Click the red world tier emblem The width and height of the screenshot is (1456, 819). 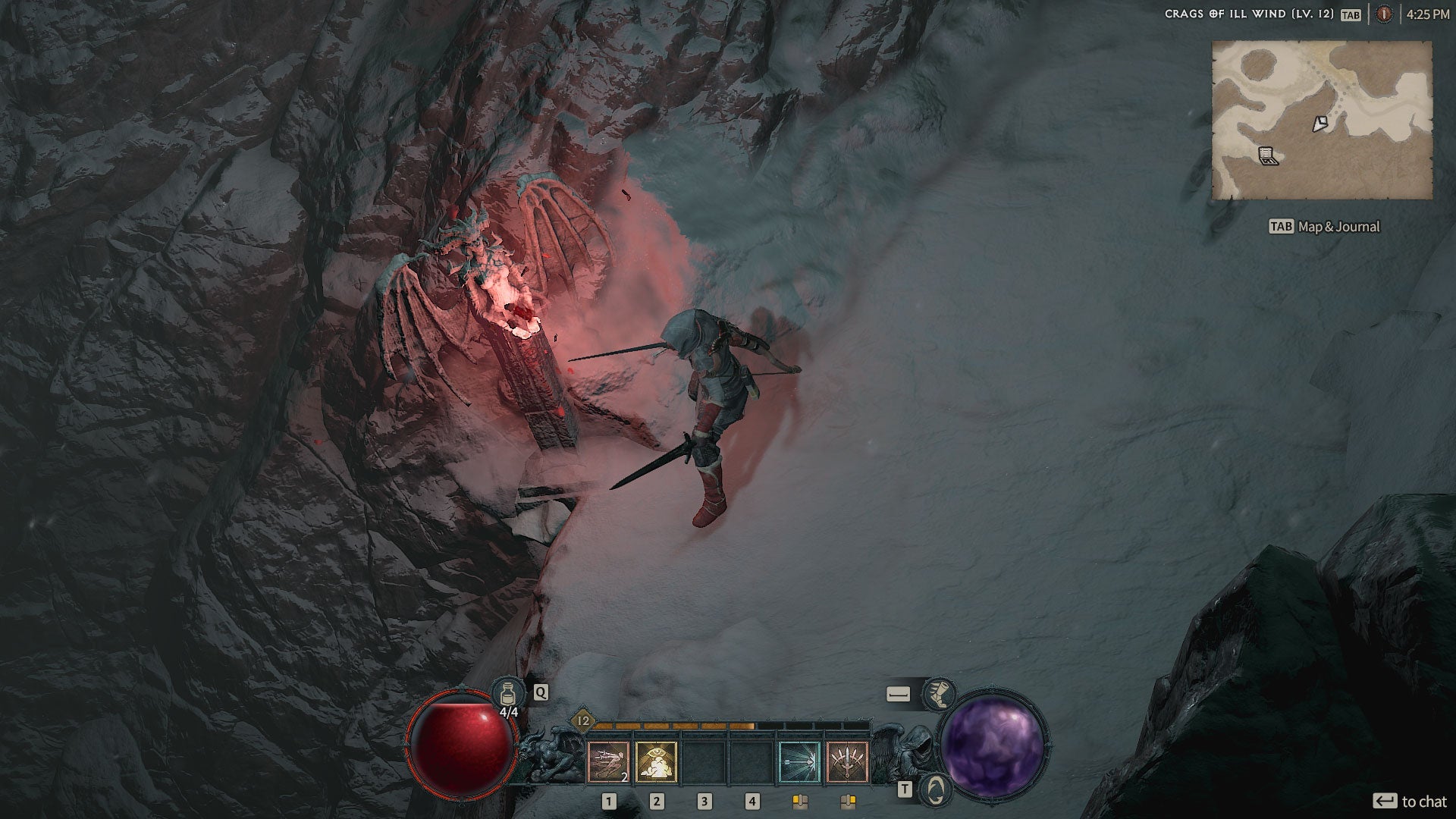pos(1384,14)
